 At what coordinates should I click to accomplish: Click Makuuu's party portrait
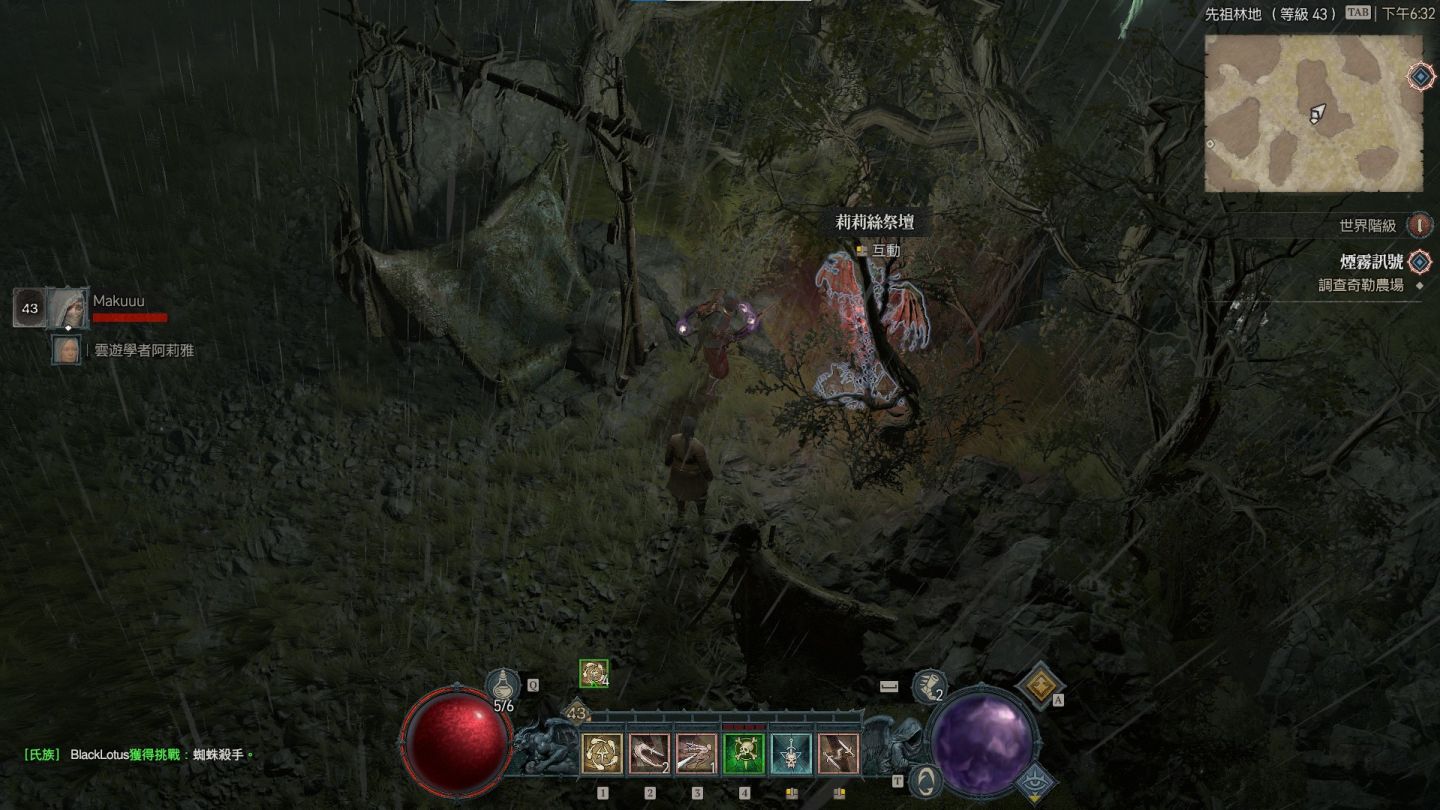pos(67,308)
